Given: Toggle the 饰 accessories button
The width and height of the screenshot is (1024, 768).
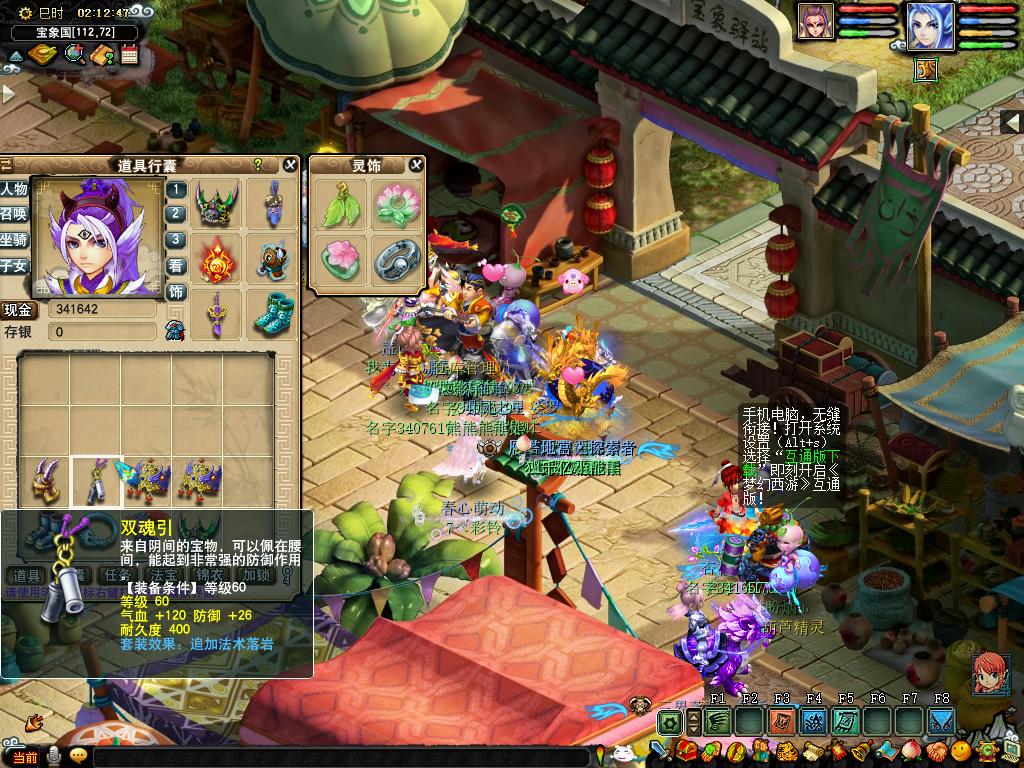Looking at the screenshot, I should tap(176, 292).
